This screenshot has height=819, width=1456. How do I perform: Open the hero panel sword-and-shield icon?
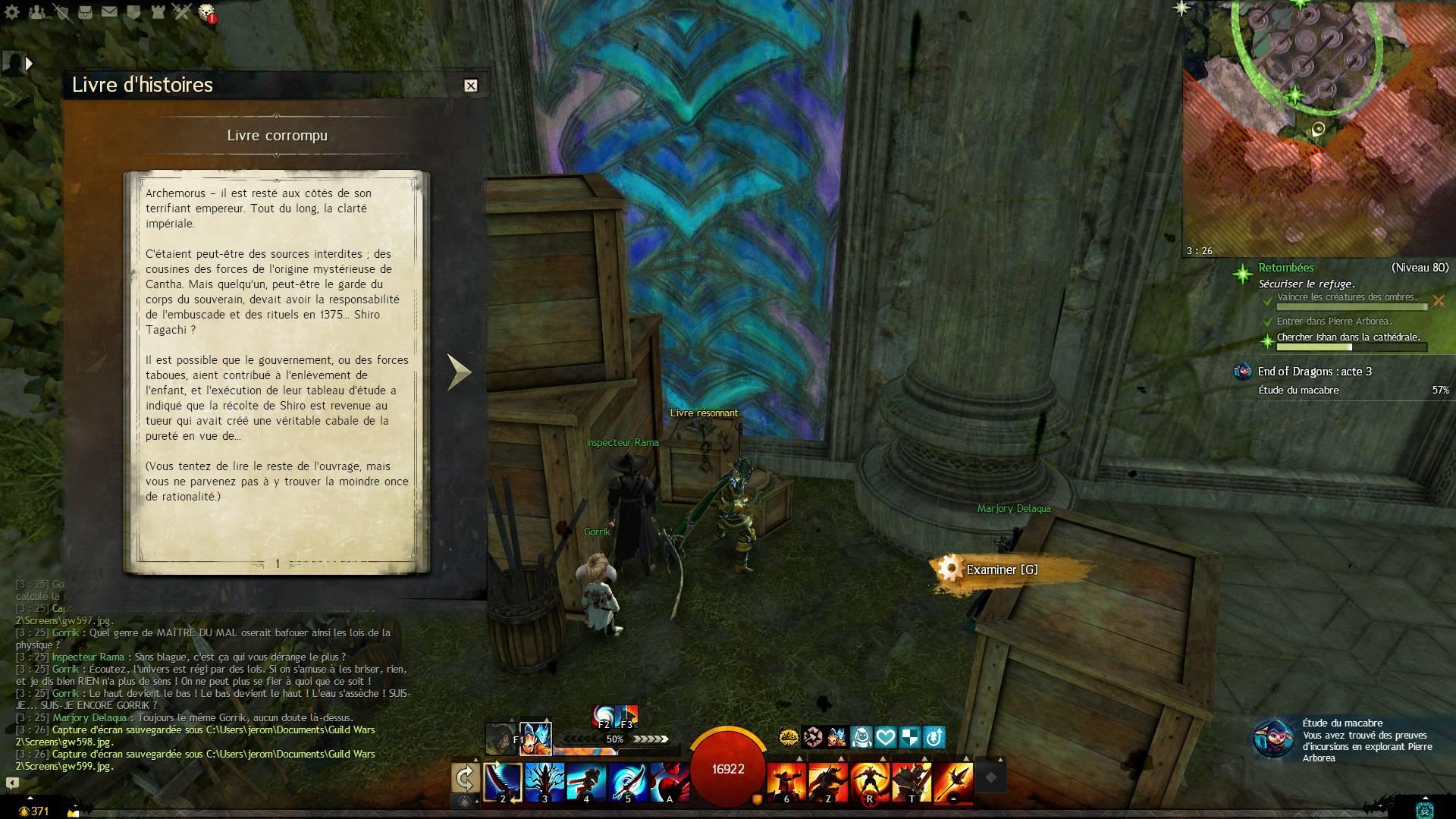[x=61, y=12]
